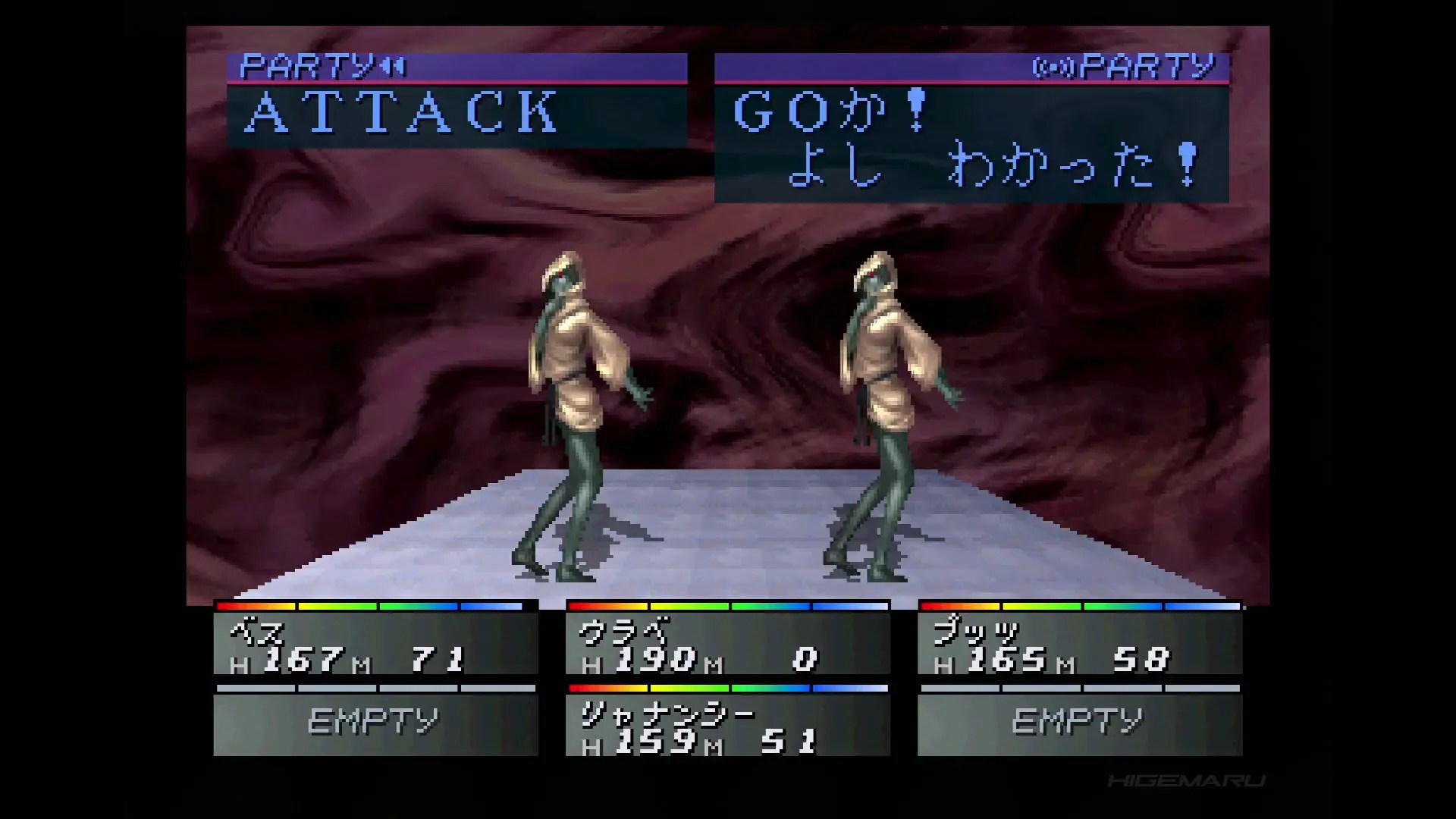Click the H icon in リャナンシー's status bar
The width and height of the screenshot is (1456, 819).
593,747
